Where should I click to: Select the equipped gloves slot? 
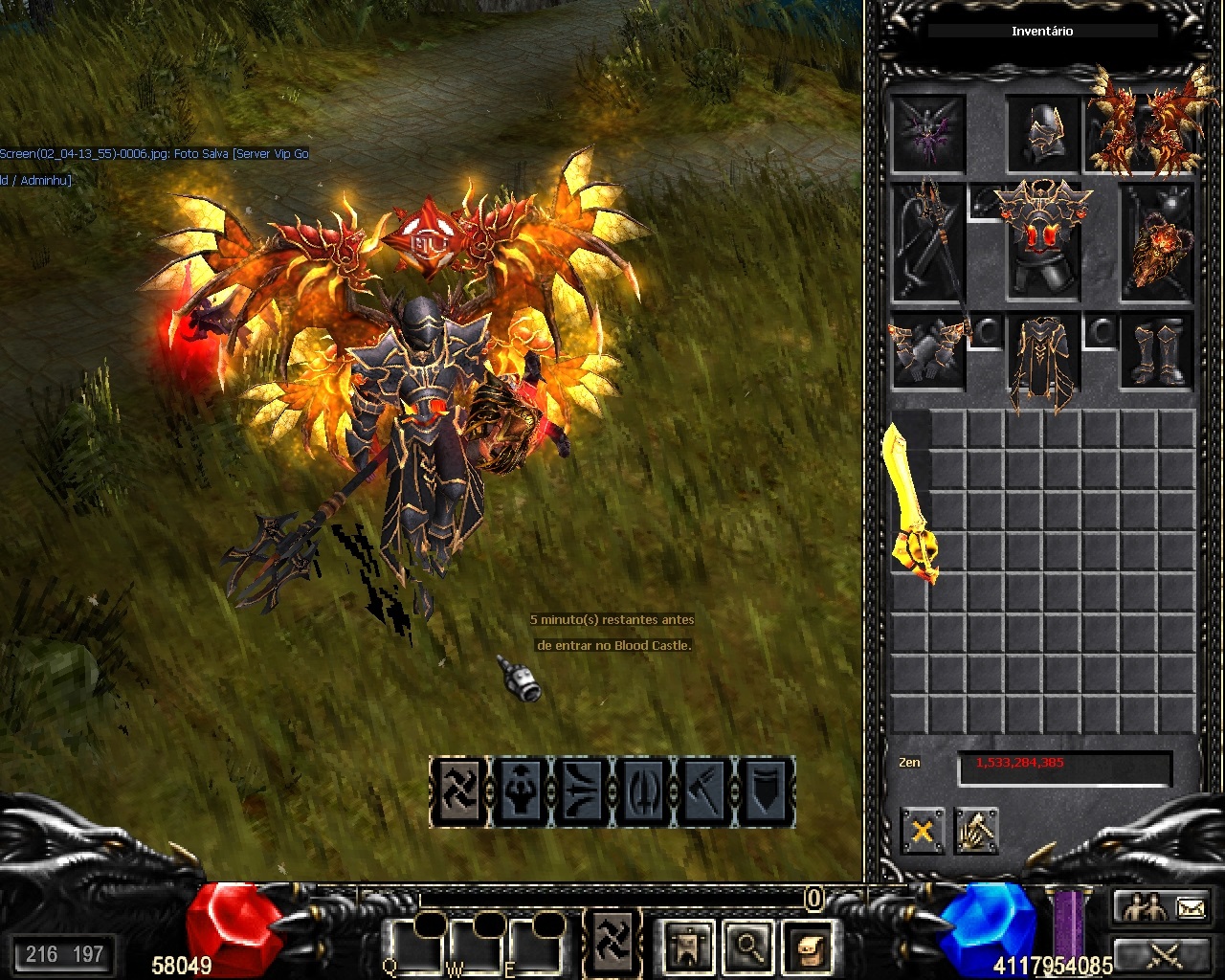click(x=927, y=352)
